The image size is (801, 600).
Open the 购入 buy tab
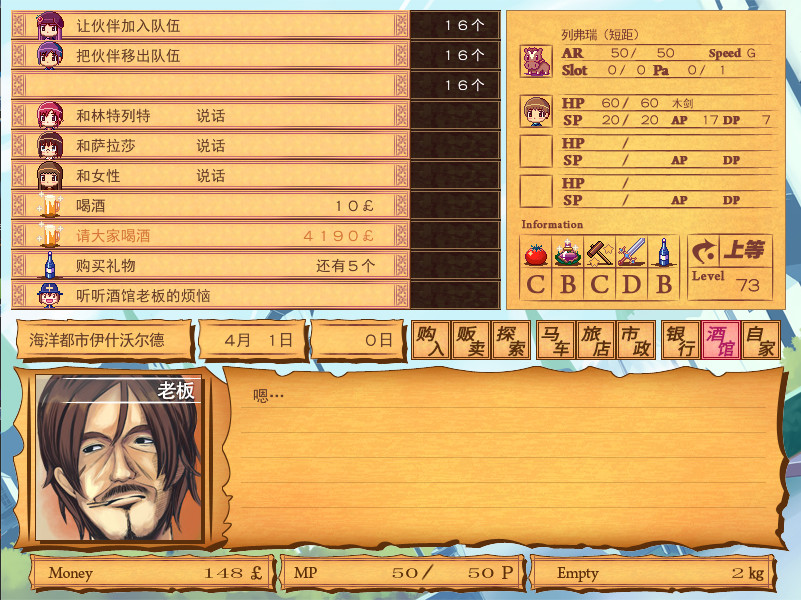tap(431, 341)
